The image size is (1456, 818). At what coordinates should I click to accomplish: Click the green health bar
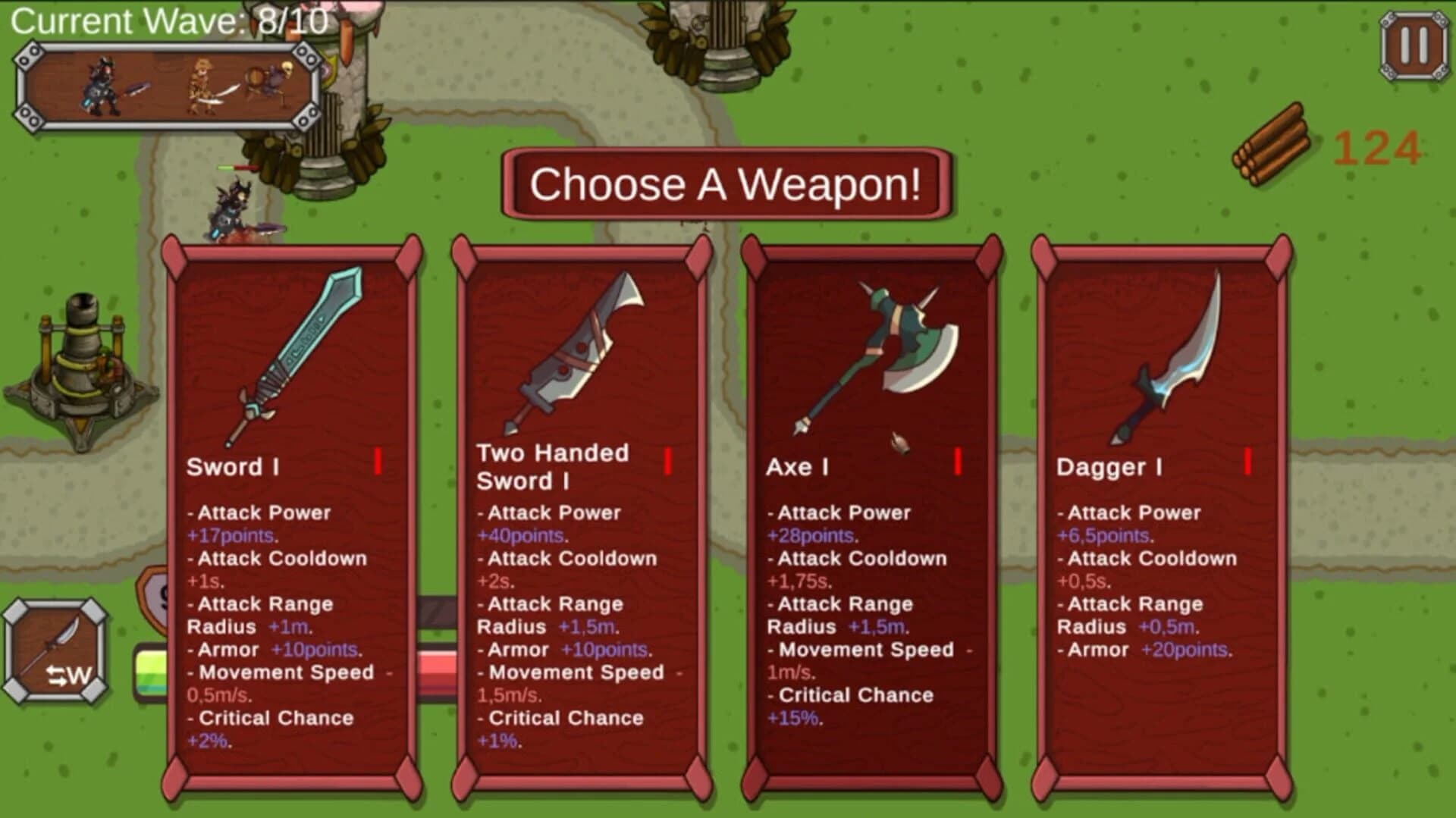pos(152,667)
